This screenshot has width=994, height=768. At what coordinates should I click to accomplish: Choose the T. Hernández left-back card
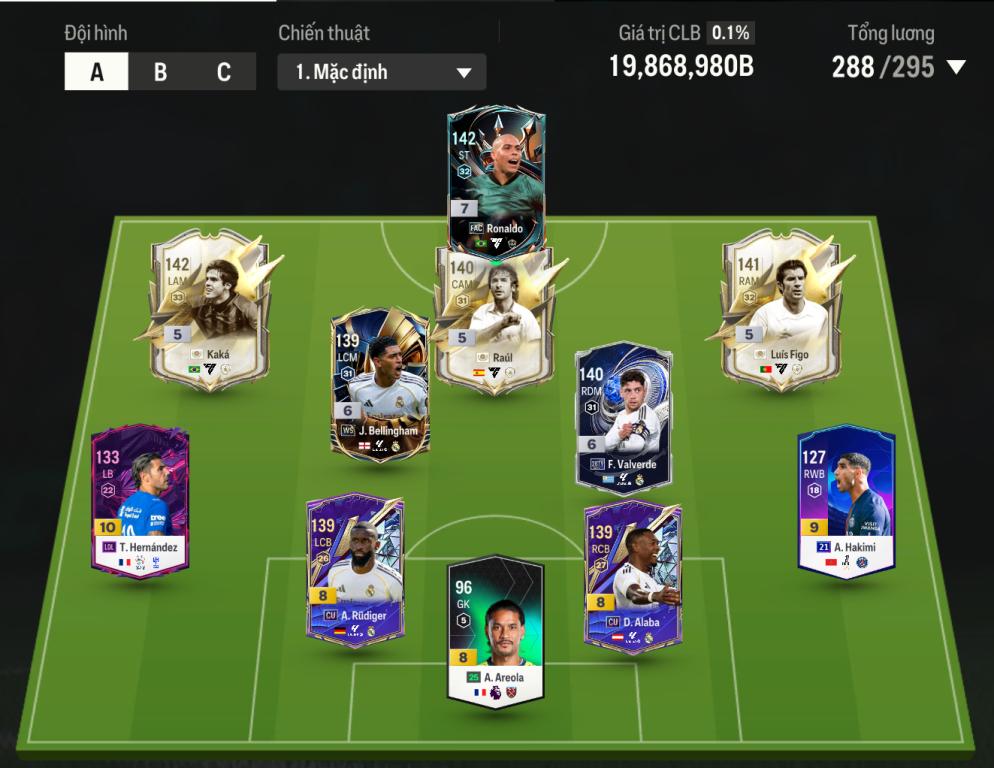(140, 500)
